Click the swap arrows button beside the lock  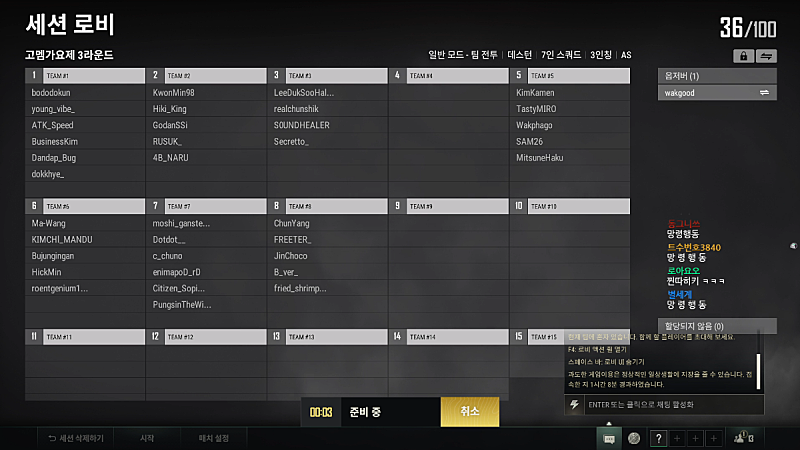767,56
